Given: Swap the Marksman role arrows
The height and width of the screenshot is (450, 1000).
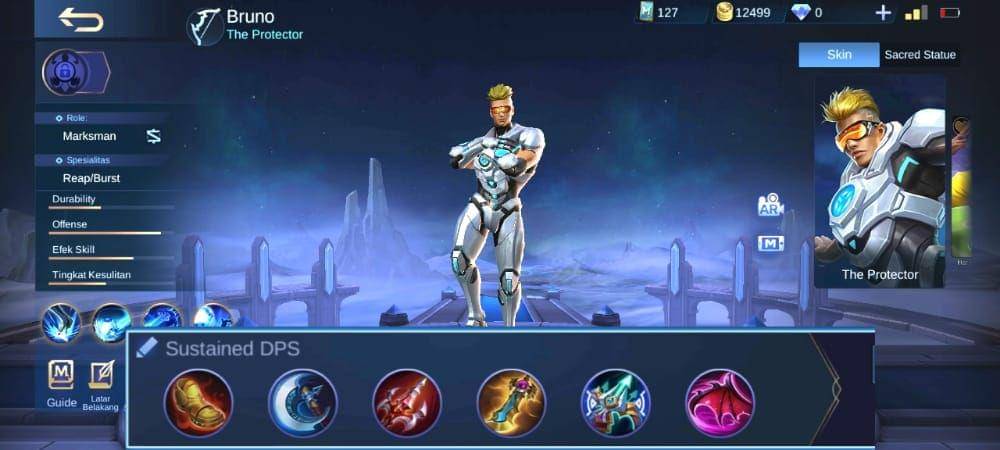Looking at the screenshot, I should point(154,136).
